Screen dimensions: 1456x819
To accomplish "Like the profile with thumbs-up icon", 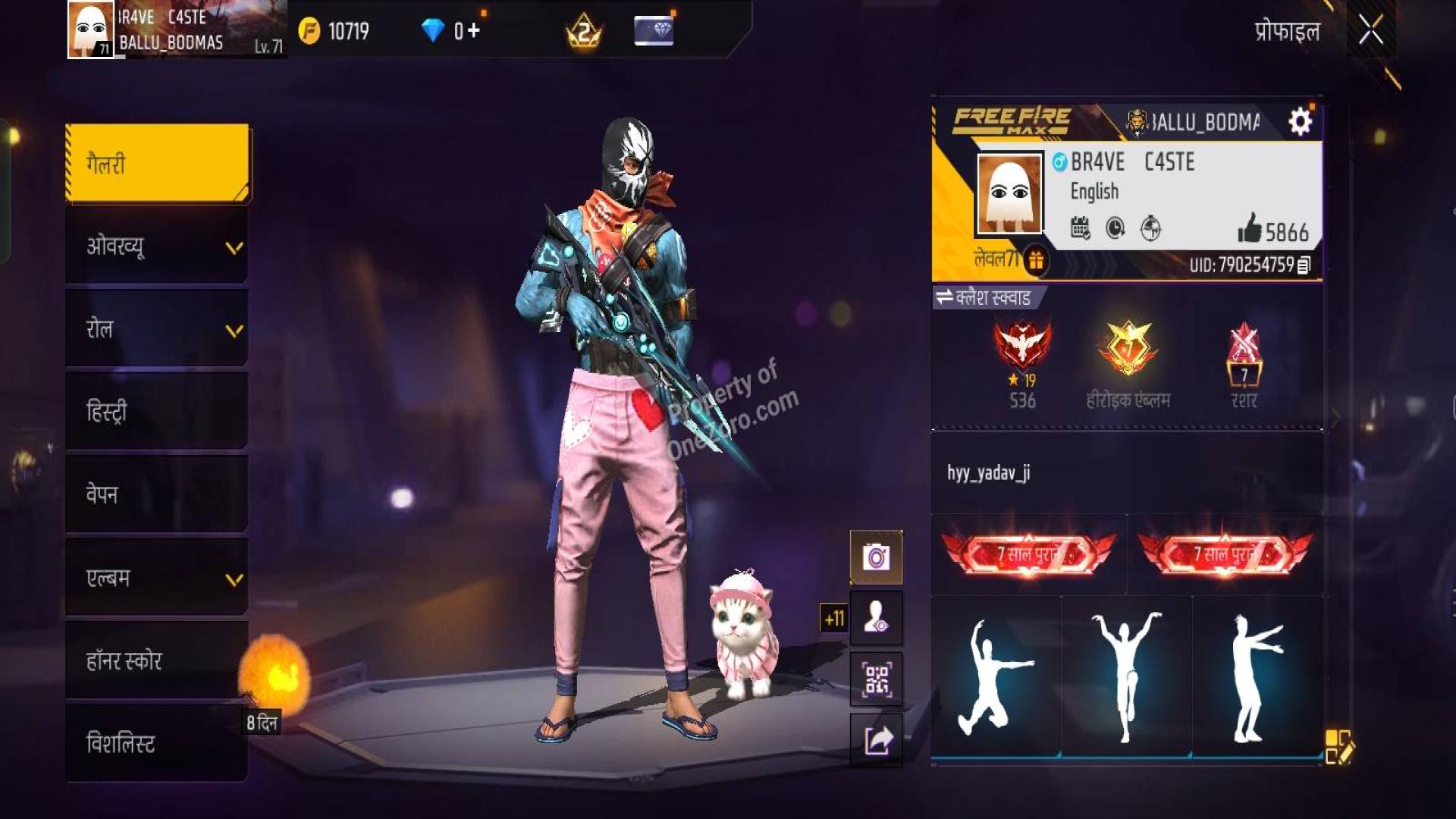I will click(x=1250, y=229).
